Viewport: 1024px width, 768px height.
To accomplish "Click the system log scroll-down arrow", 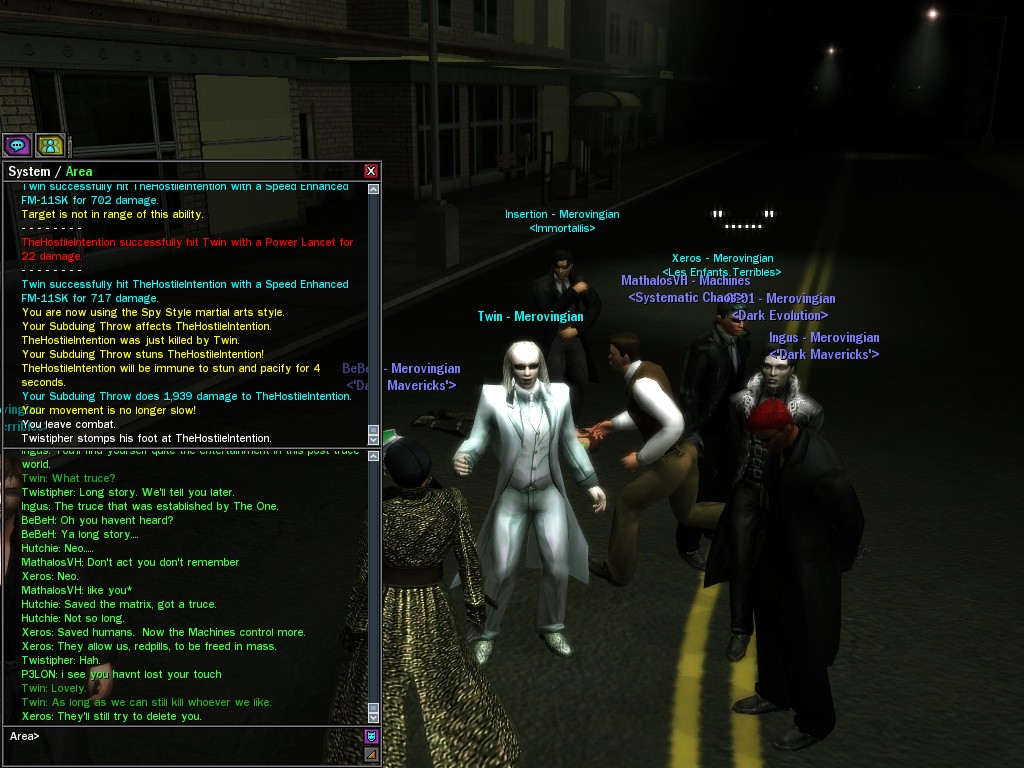I will (373, 438).
